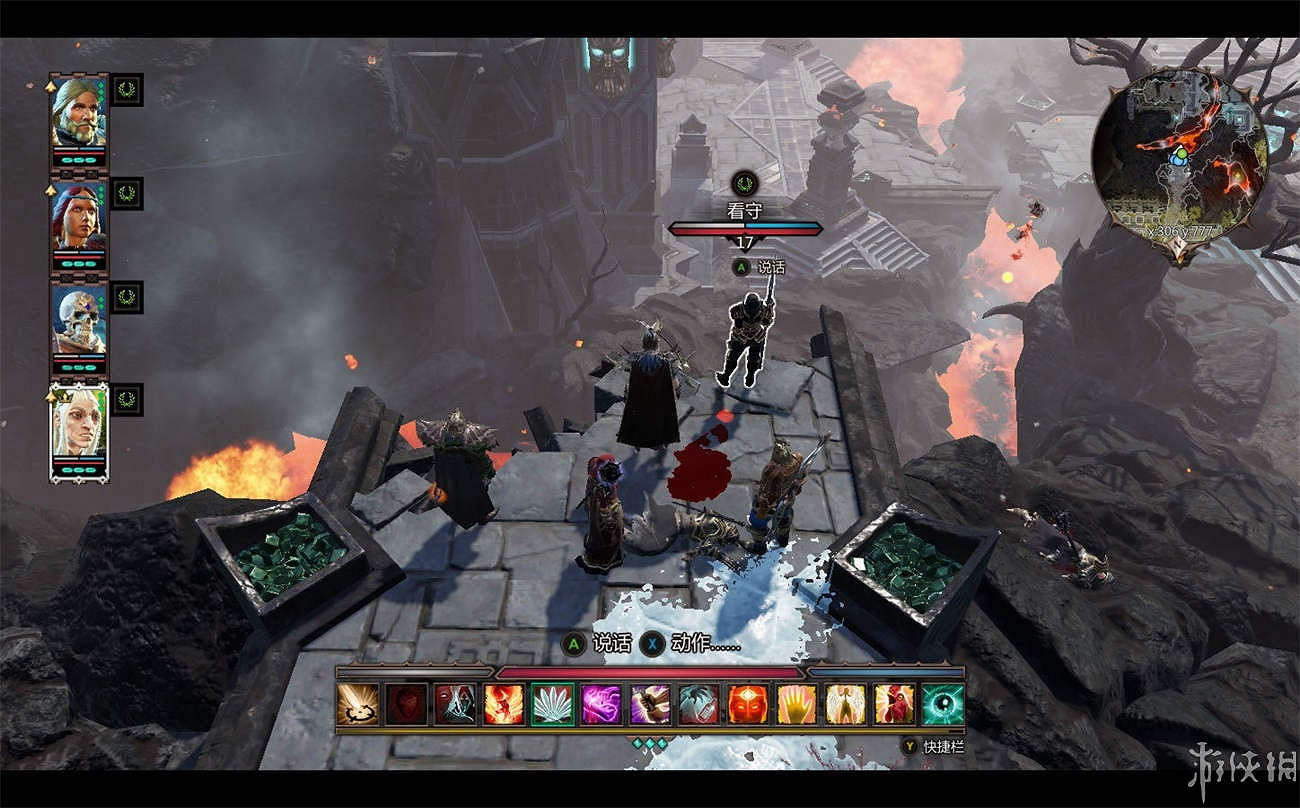This screenshot has height=808, width=1300.
Task: Cast the white angel wings skill
Action: [x=846, y=704]
